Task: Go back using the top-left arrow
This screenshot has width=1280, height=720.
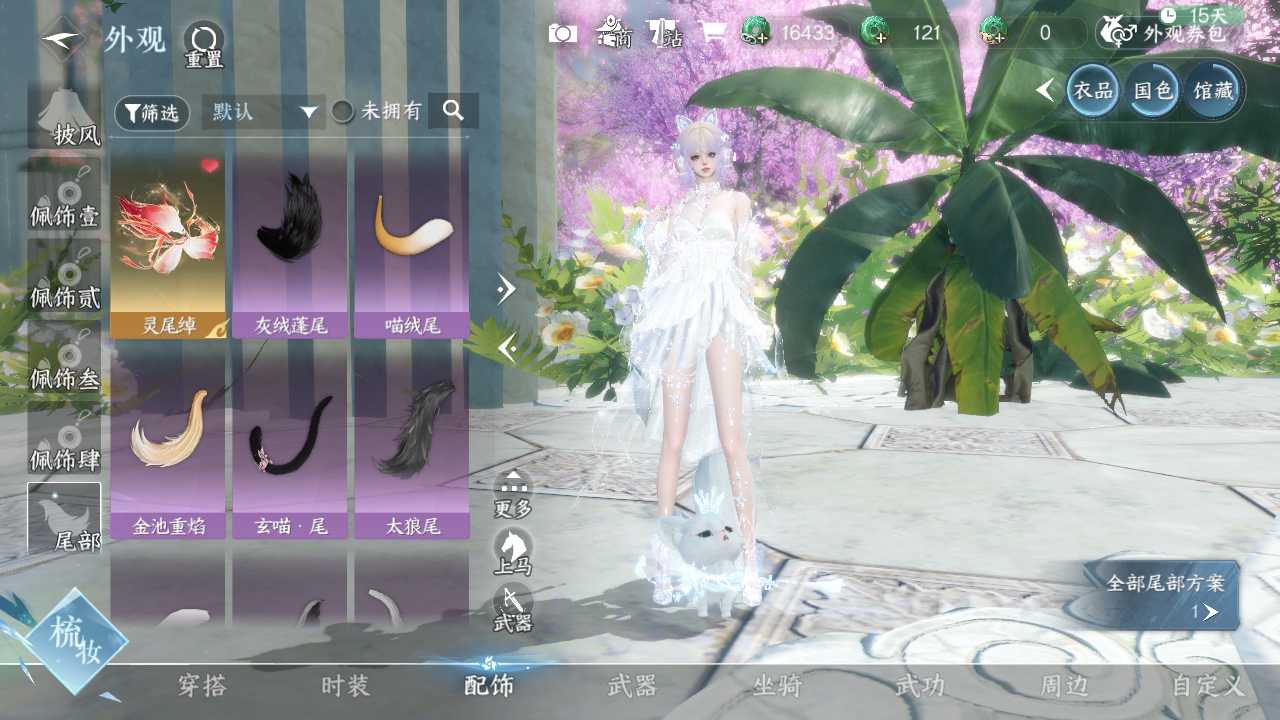Action: pos(62,38)
